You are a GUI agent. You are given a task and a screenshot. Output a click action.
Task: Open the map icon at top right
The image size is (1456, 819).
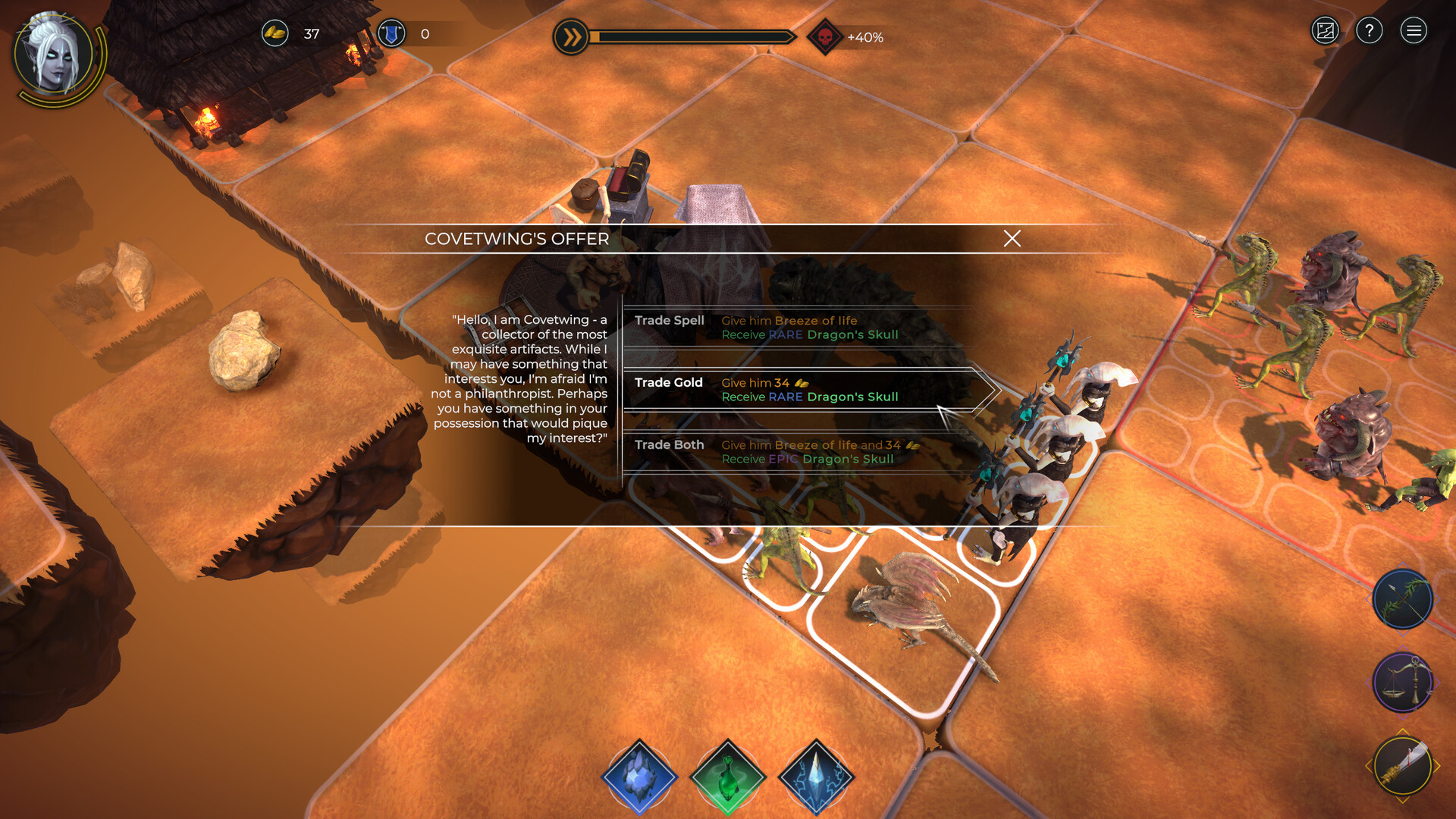point(1325,30)
